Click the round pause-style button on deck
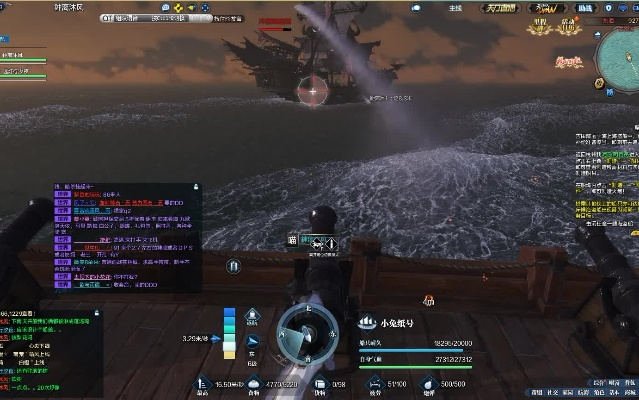The width and height of the screenshot is (639, 400). coord(233,267)
